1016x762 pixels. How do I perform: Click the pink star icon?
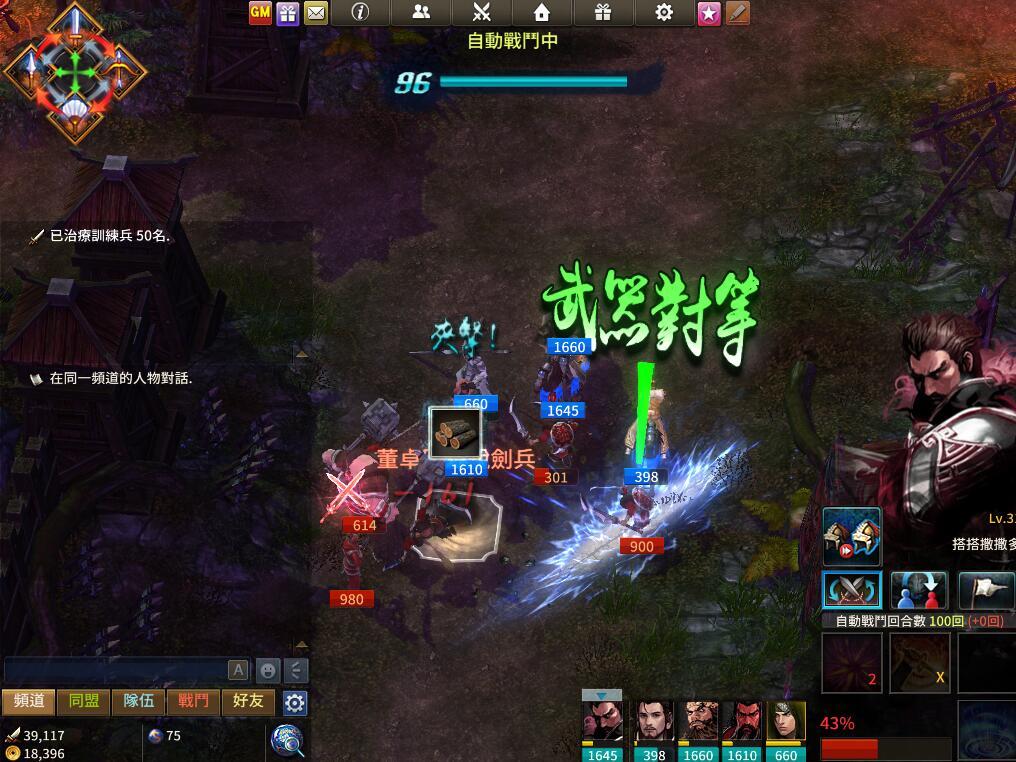(x=709, y=13)
